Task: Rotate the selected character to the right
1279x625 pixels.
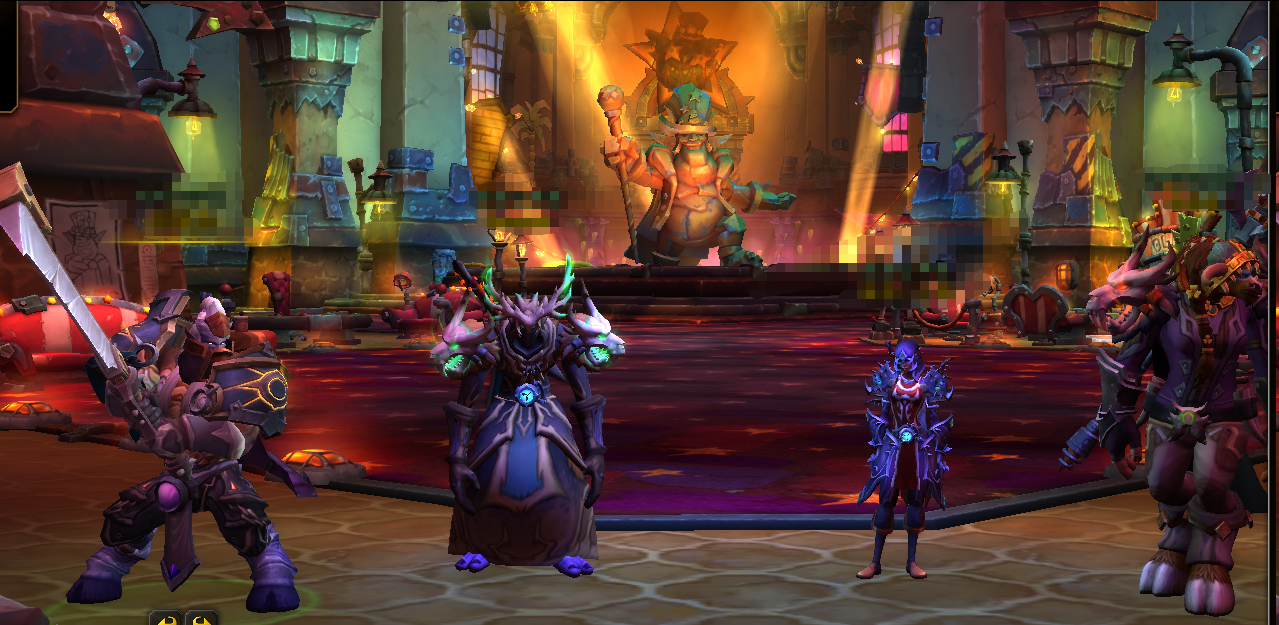Action: (x=201, y=619)
